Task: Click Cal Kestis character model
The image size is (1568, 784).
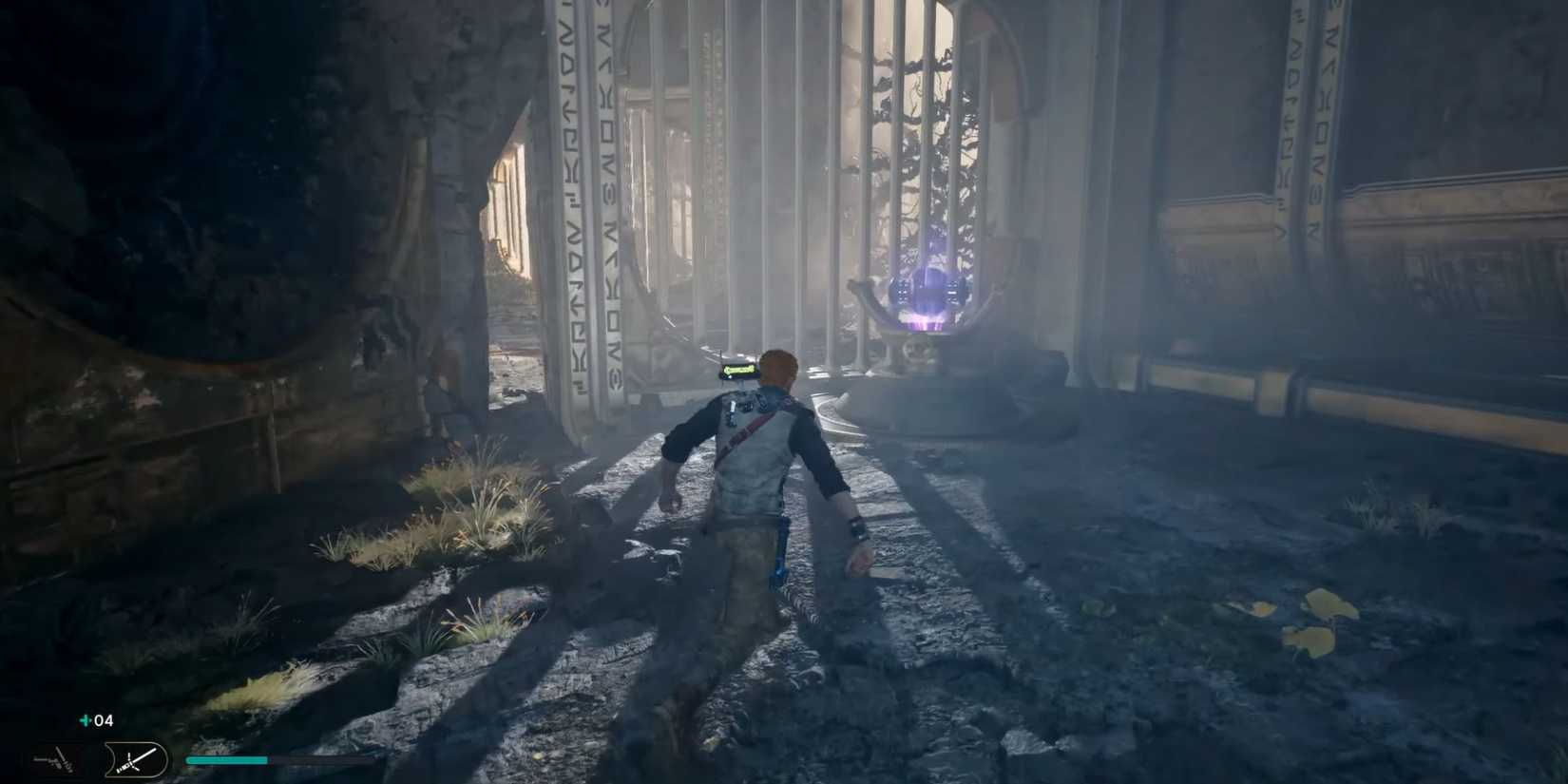Action: (751, 494)
